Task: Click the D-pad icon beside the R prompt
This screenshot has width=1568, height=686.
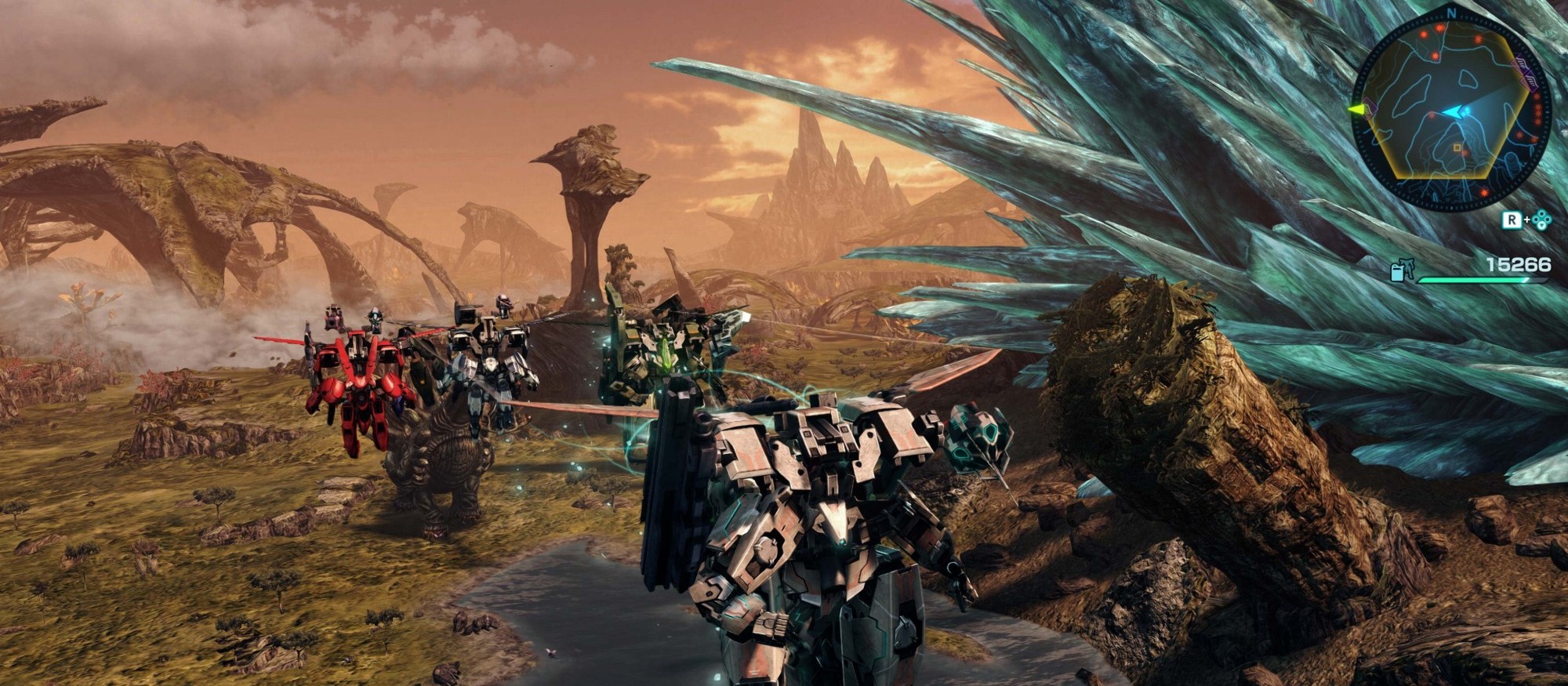Action: coord(1541,219)
